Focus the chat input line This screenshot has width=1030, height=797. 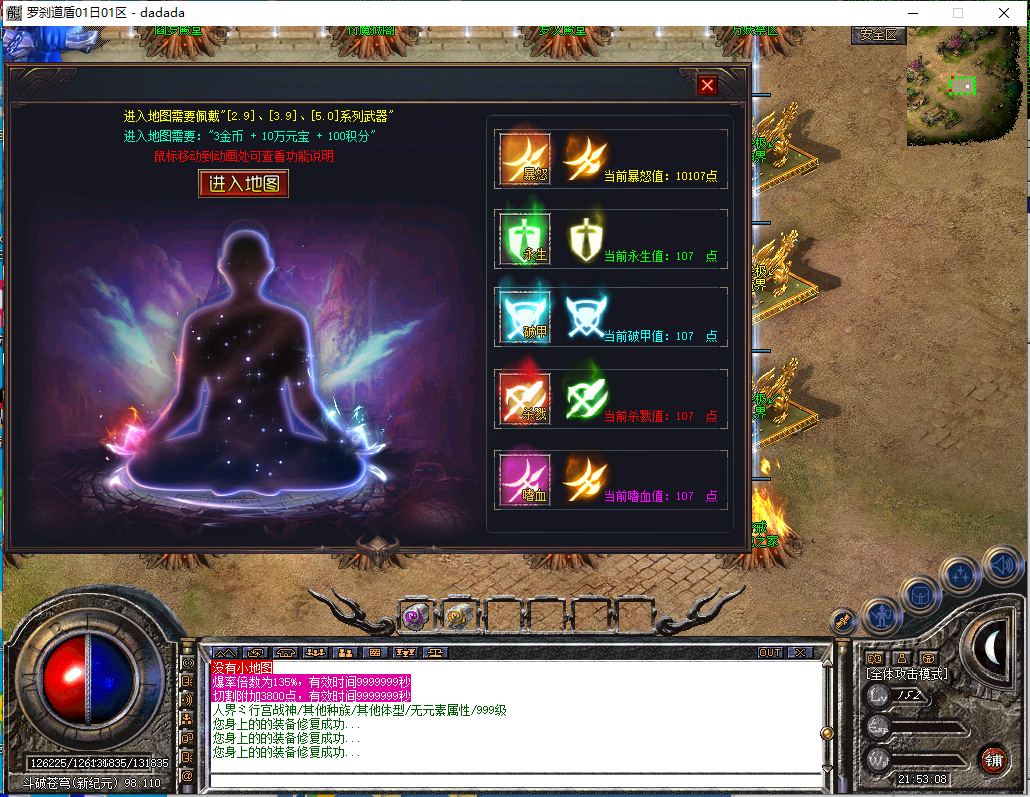(x=515, y=780)
